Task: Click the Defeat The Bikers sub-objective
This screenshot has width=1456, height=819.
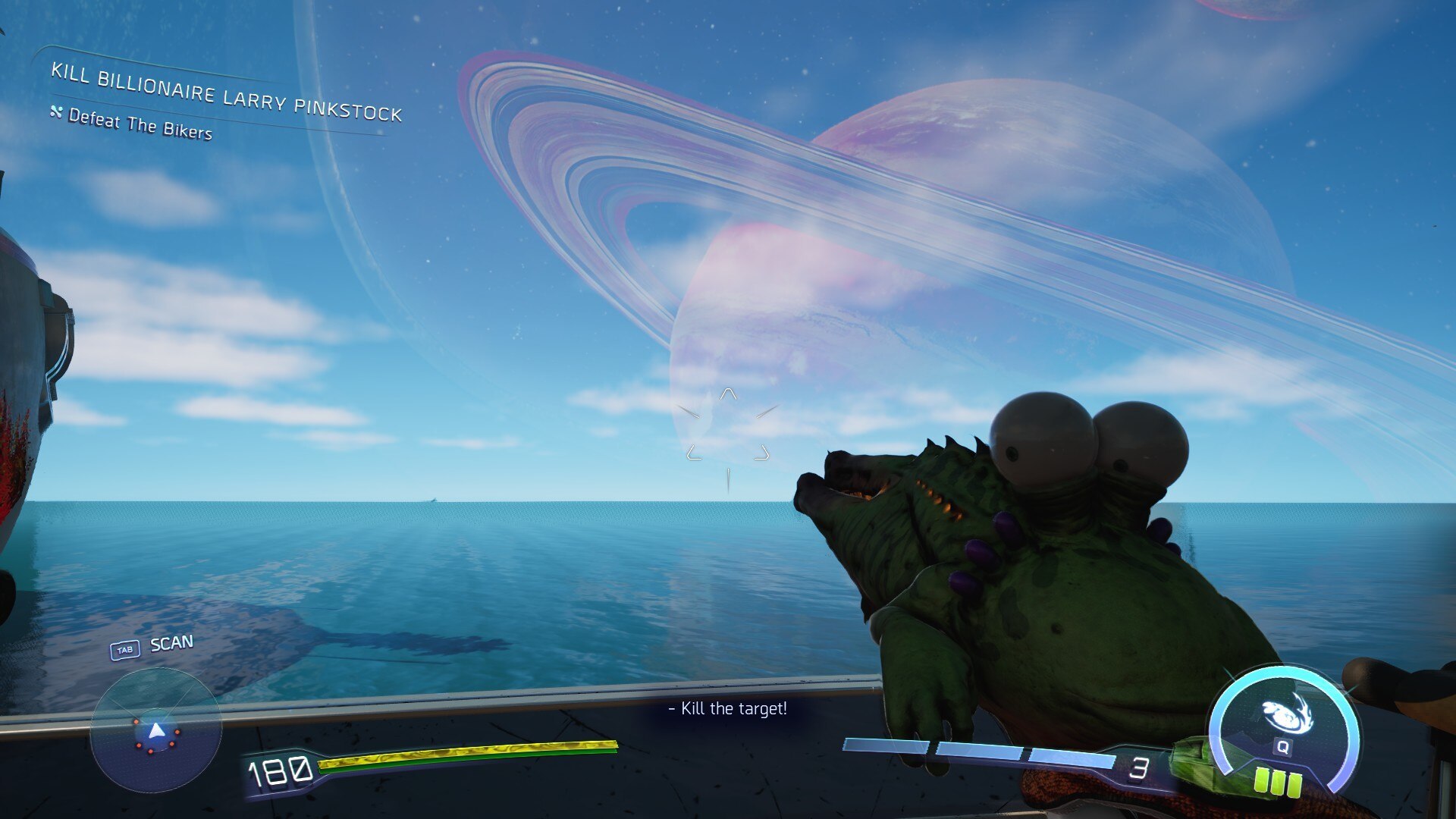Action: [x=140, y=124]
